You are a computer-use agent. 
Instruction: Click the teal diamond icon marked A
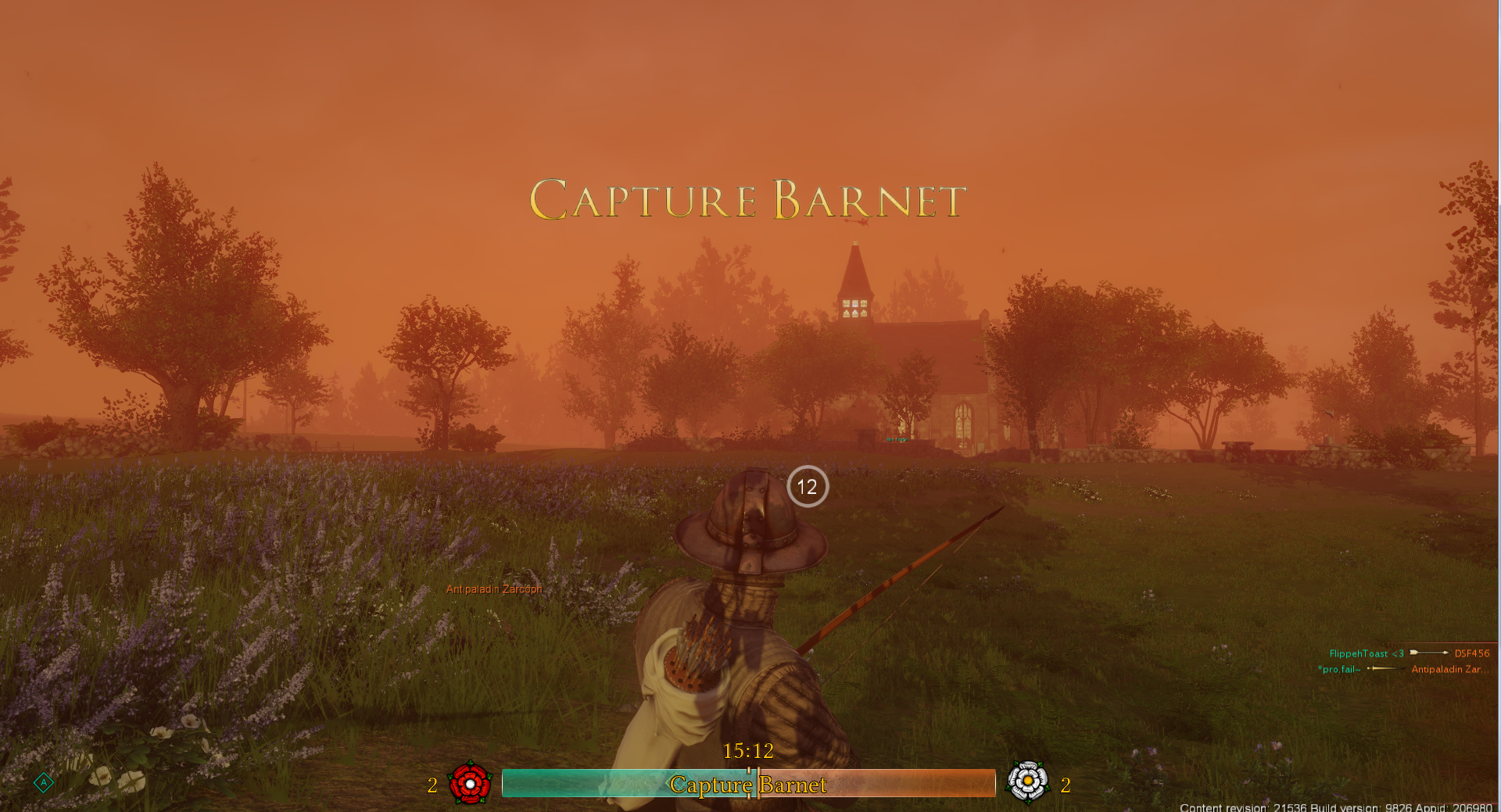click(44, 782)
